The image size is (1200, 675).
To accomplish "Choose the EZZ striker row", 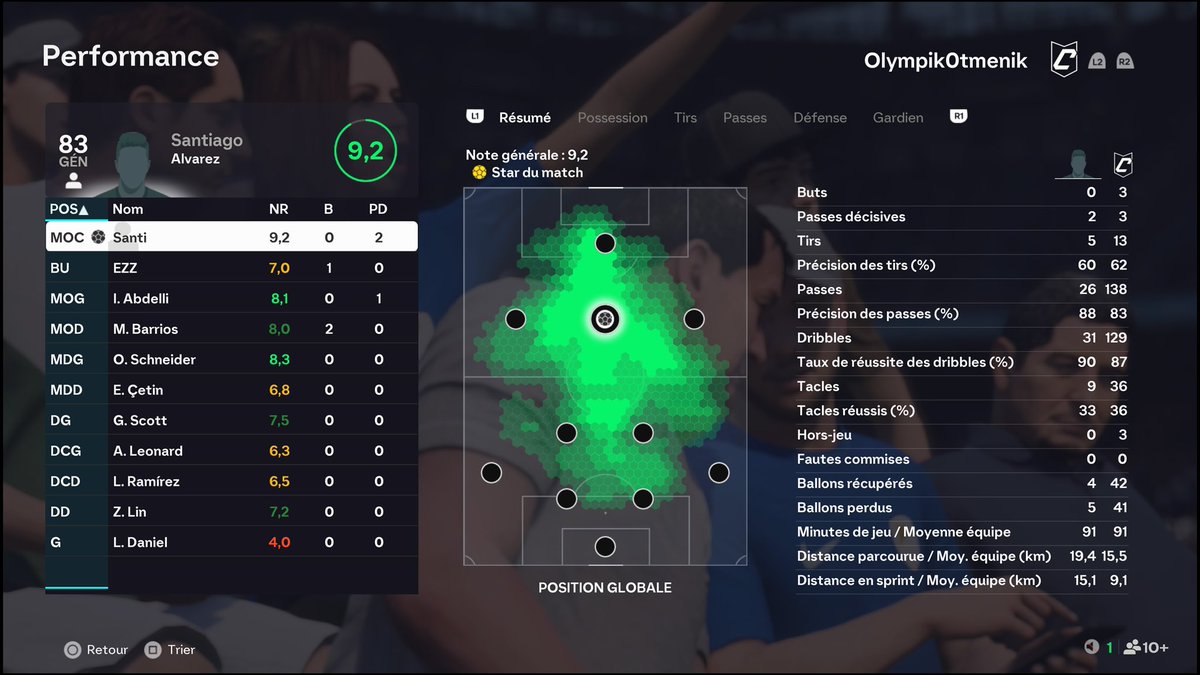I will click(x=231, y=268).
